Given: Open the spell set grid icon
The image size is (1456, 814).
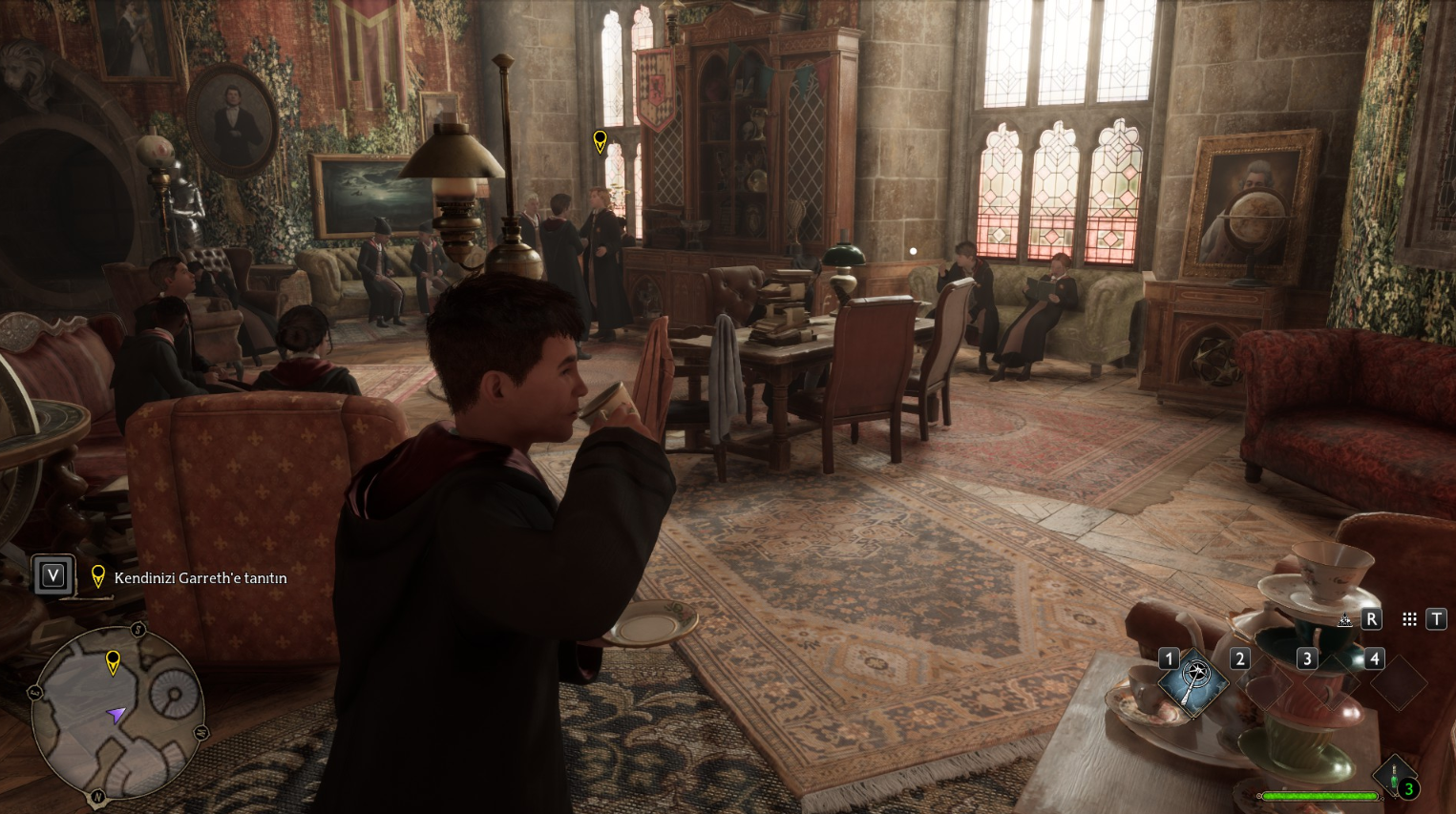Looking at the screenshot, I should click(1409, 618).
